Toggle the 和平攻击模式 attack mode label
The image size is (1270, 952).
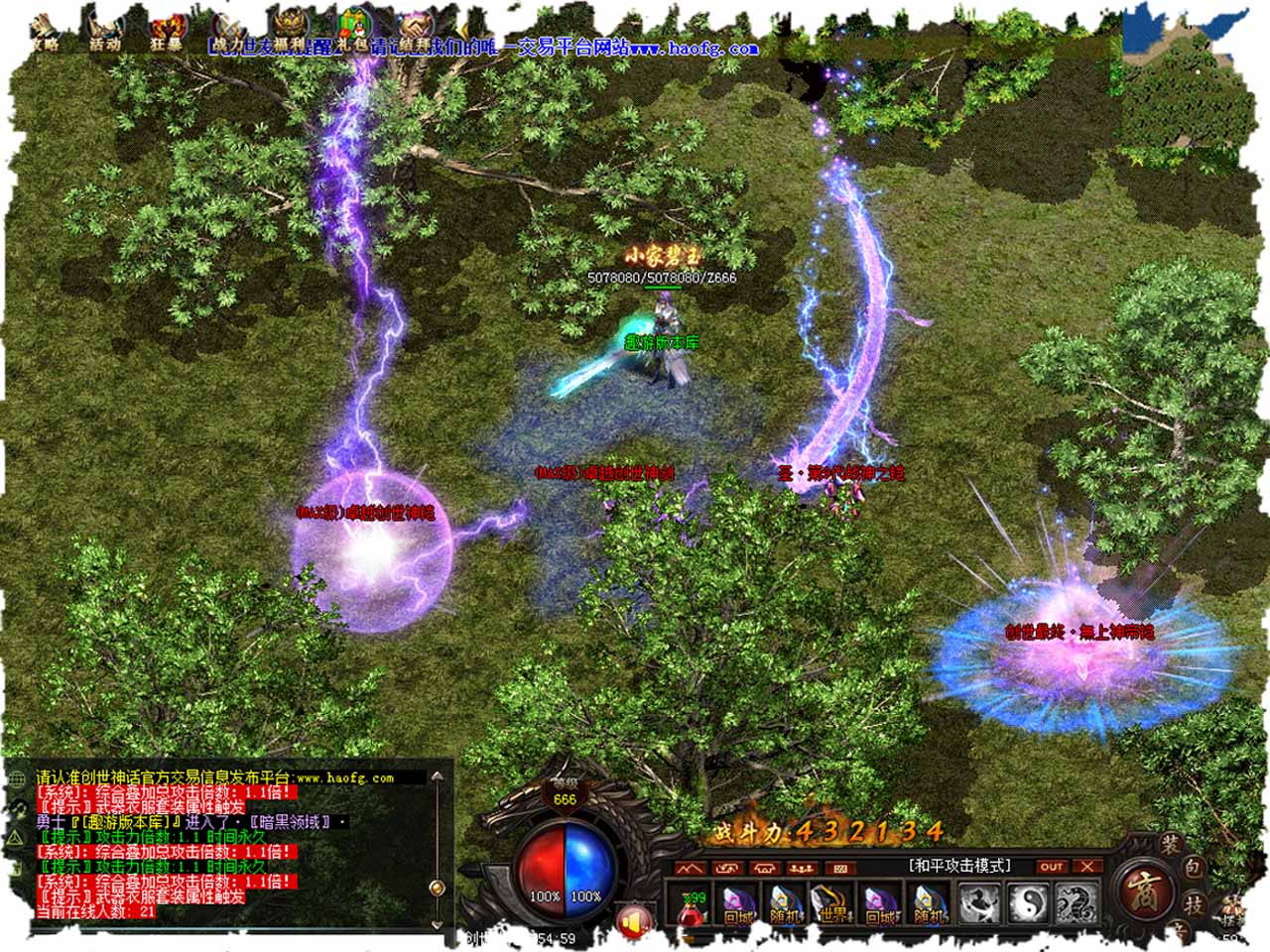959,866
